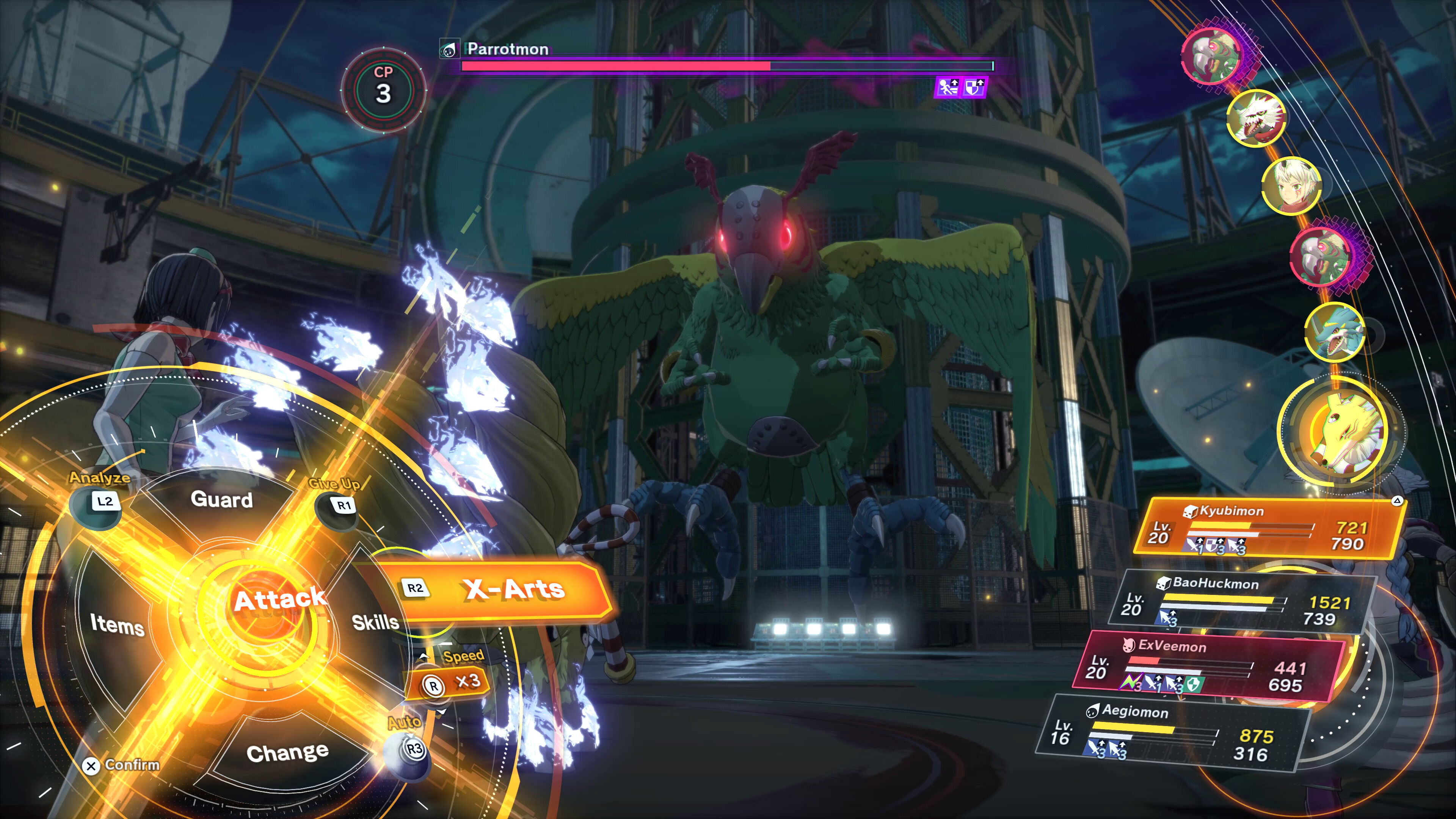Open the Skills menu

375,622
